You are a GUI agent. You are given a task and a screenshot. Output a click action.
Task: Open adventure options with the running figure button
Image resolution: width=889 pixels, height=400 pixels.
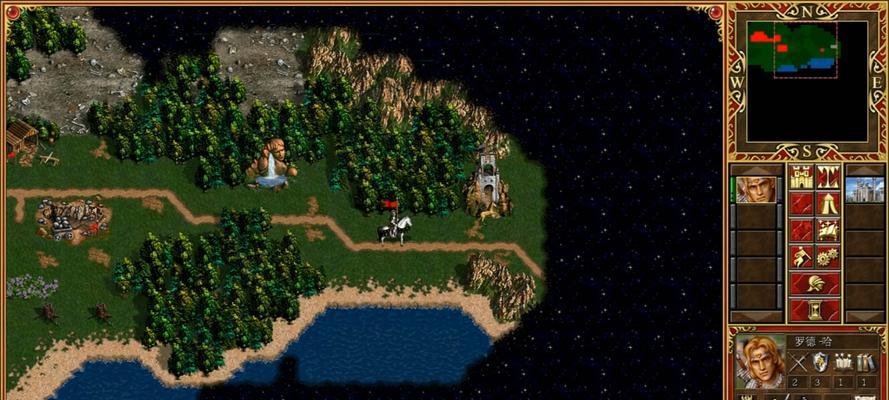tap(801, 257)
